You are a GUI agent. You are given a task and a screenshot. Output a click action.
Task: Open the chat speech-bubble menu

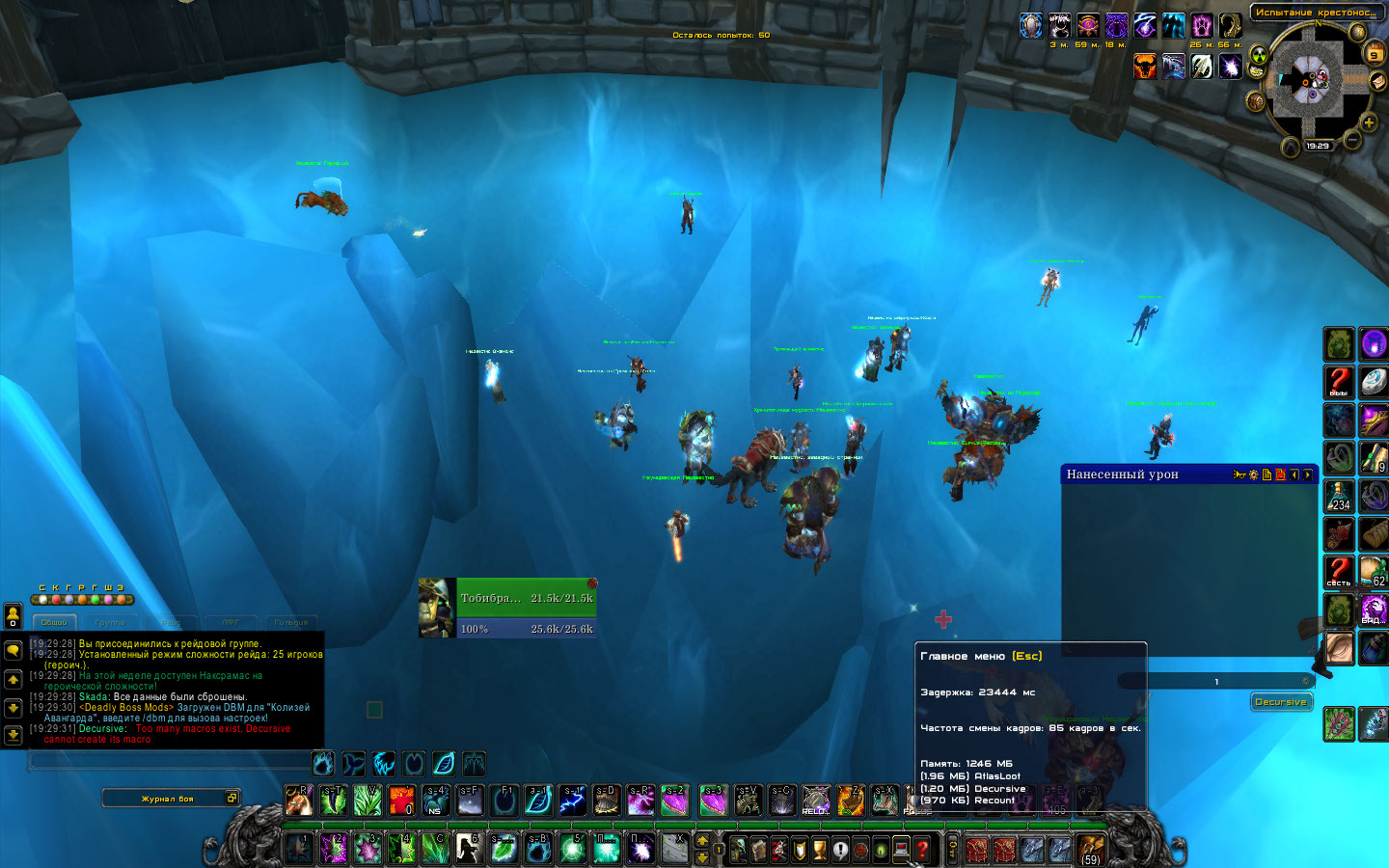[x=14, y=652]
